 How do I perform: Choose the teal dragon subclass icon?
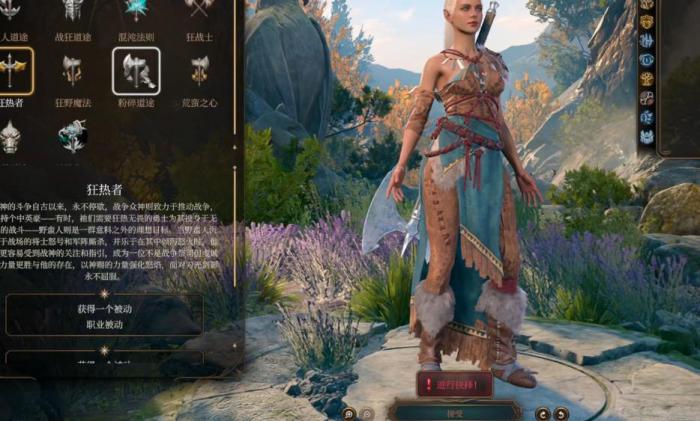[x=72, y=136]
